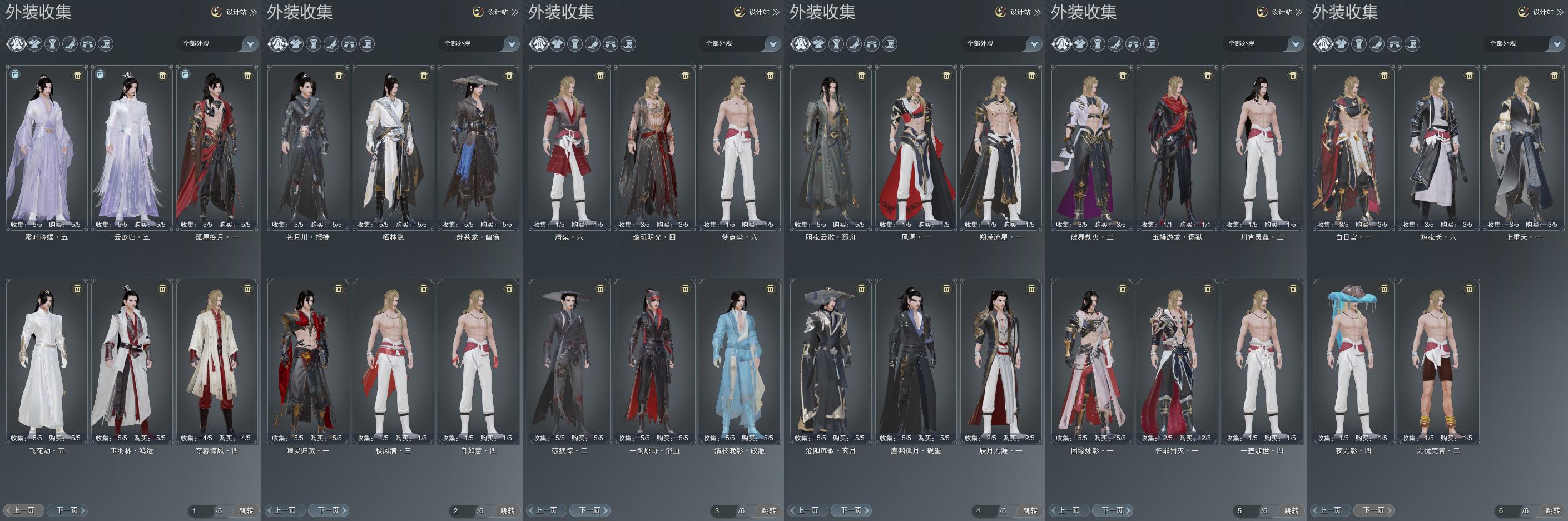Choose the 夜无影·四 blue hat outfit
The image size is (1568, 521).
coord(1353,360)
